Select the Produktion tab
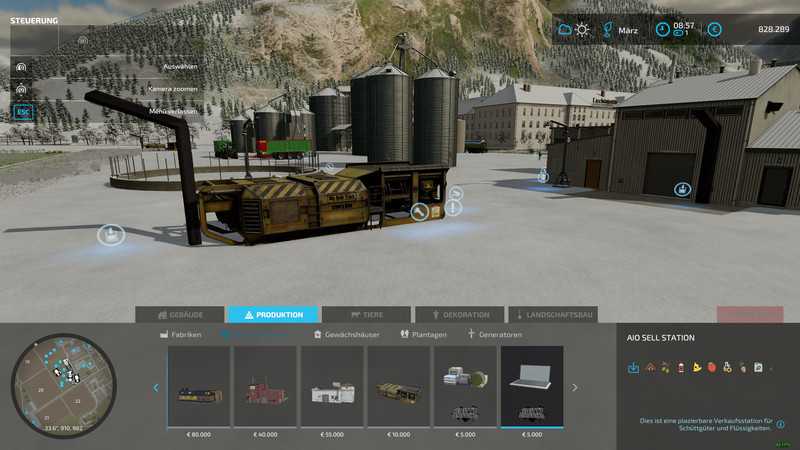800x450 pixels. pyautogui.click(x=273, y=315)
